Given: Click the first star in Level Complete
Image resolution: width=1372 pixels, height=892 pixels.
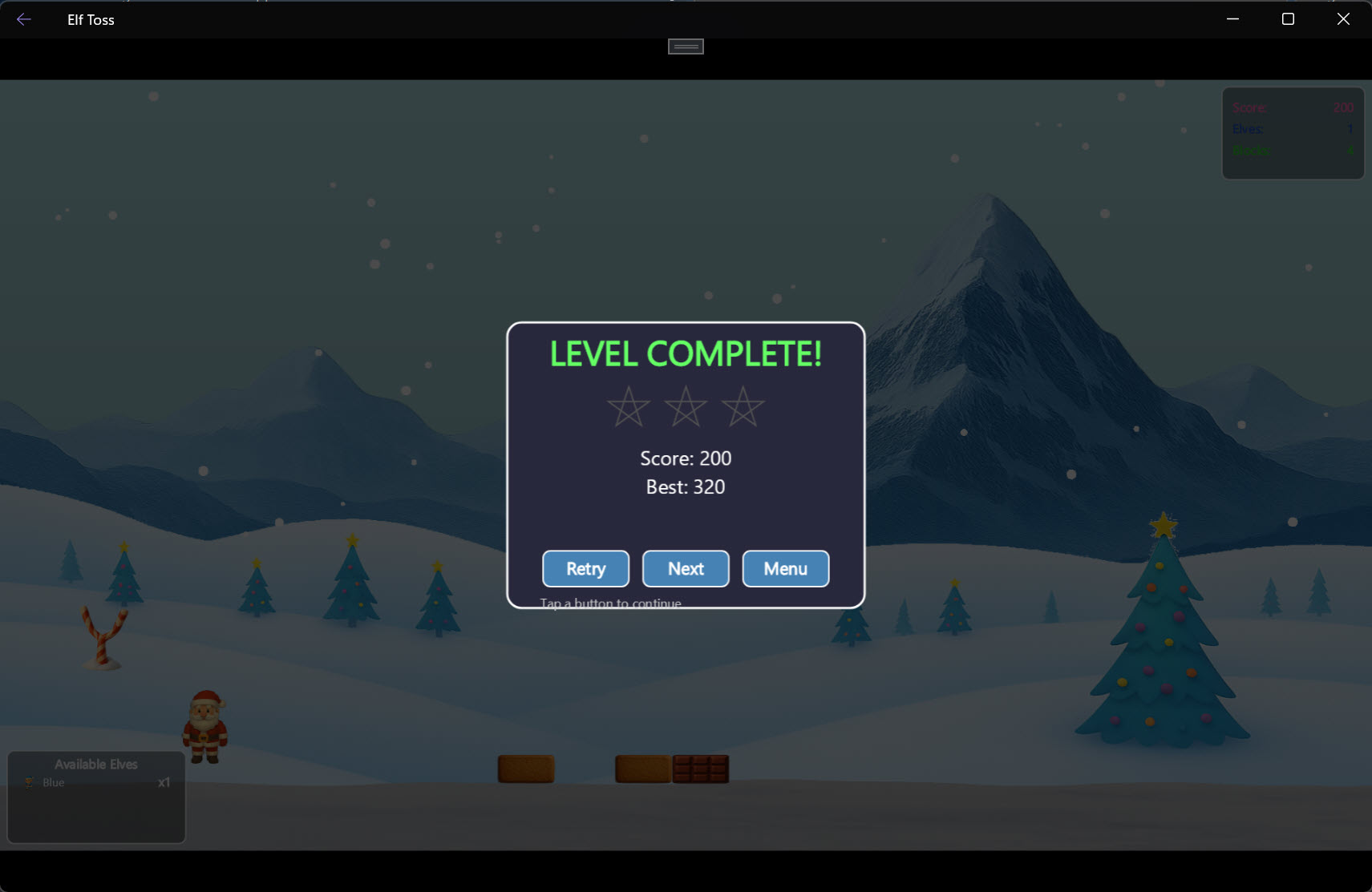Looking at the screenshot, I should click(629, 407).
